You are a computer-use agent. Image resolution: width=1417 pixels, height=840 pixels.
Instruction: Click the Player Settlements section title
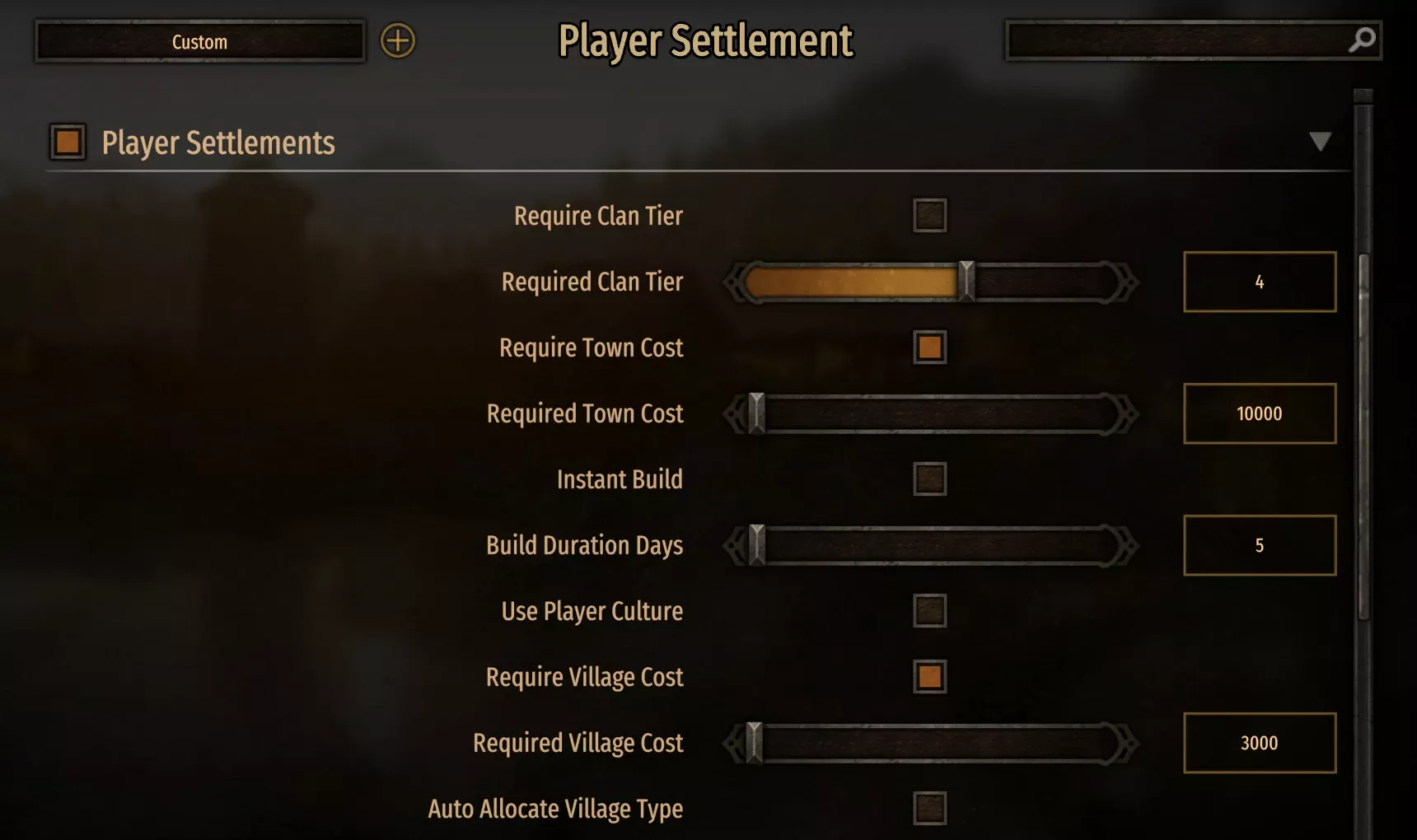click(218, 142)
